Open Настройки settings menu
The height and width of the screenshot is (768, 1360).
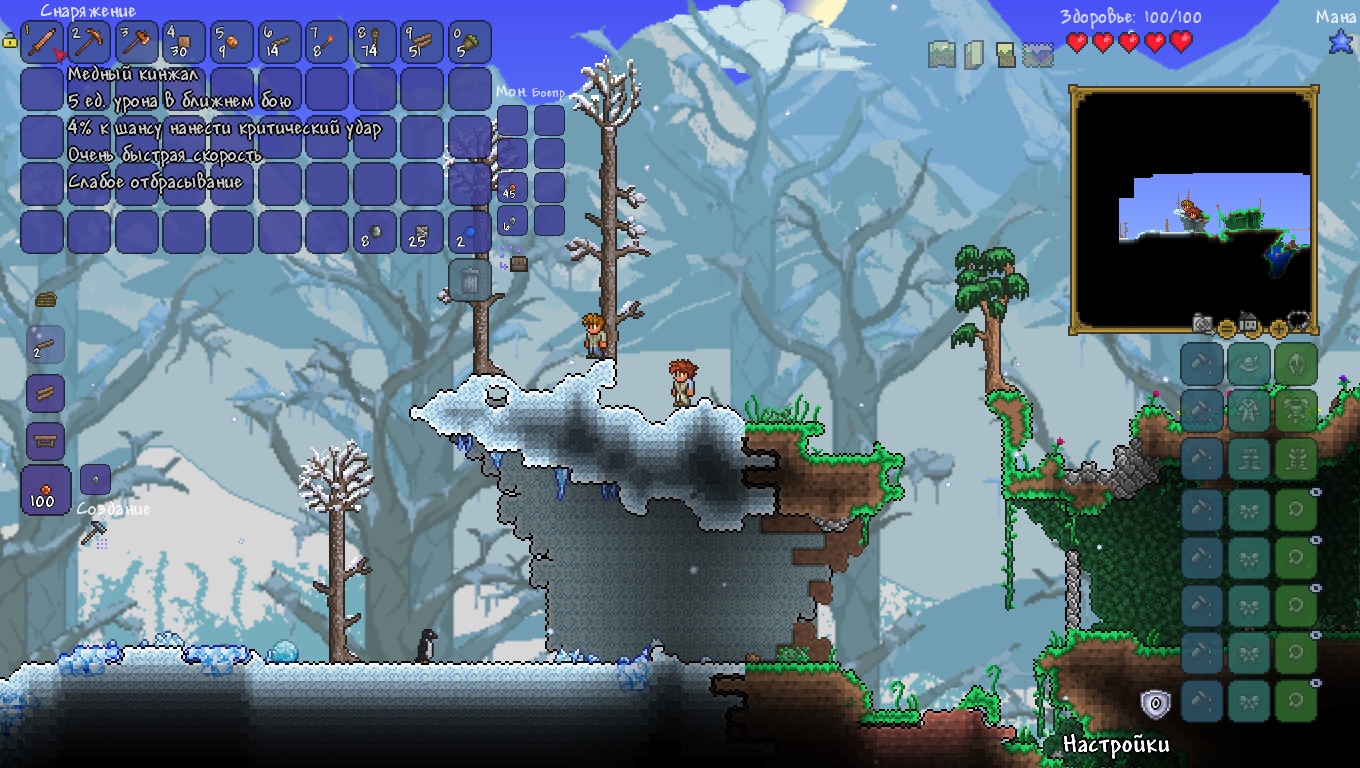[1116, 744]
